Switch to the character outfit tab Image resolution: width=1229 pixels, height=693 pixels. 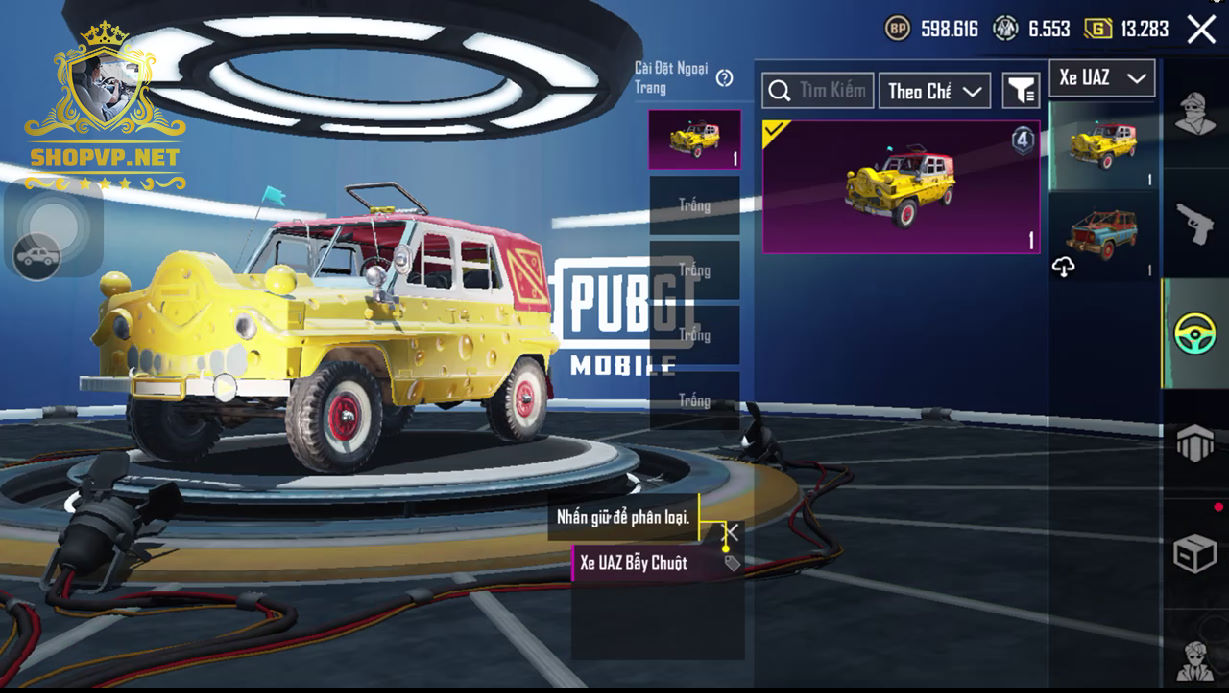click(x=1195, y=113)
